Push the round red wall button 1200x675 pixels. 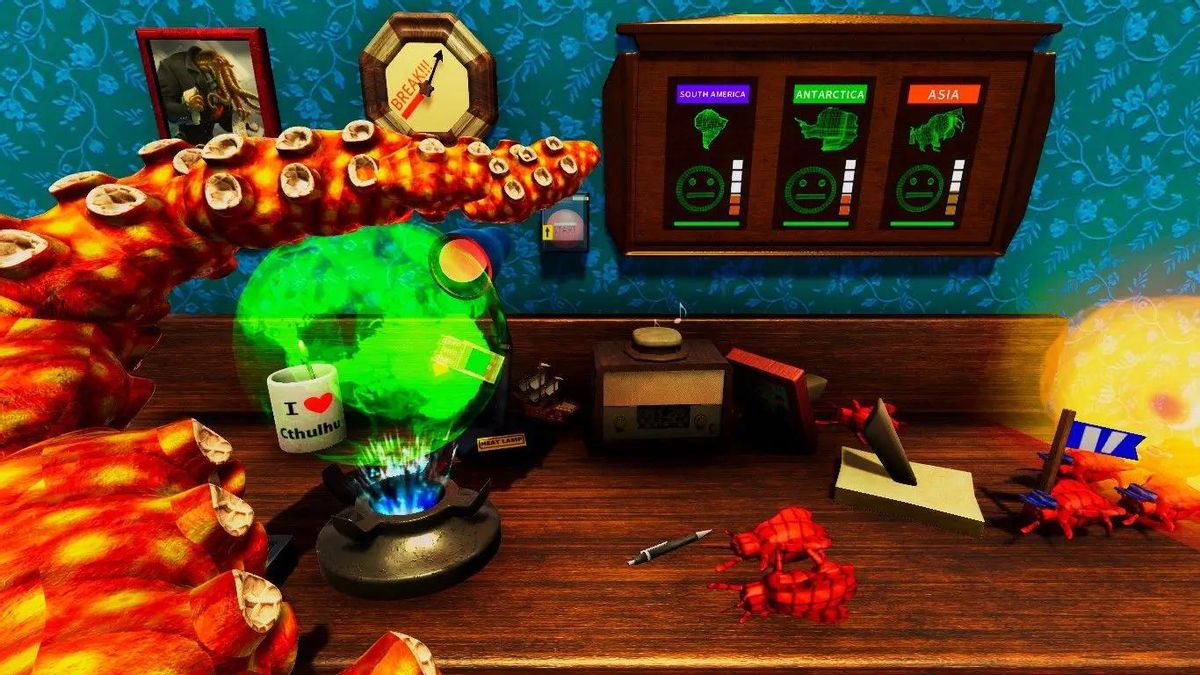pyautogui.click(x=564, y=227)
